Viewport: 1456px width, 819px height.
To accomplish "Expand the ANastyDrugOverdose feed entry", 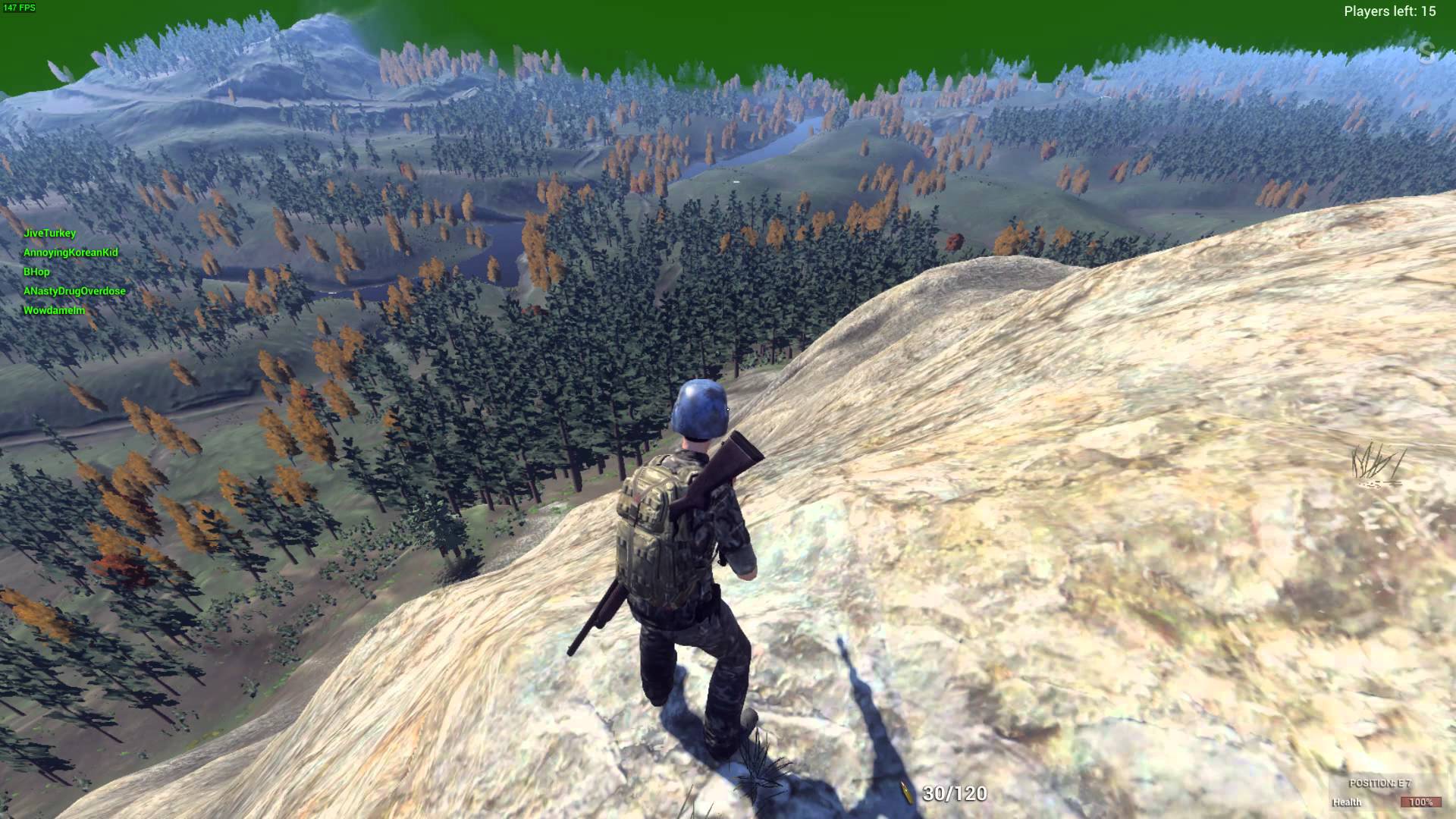I will [76, 290].
